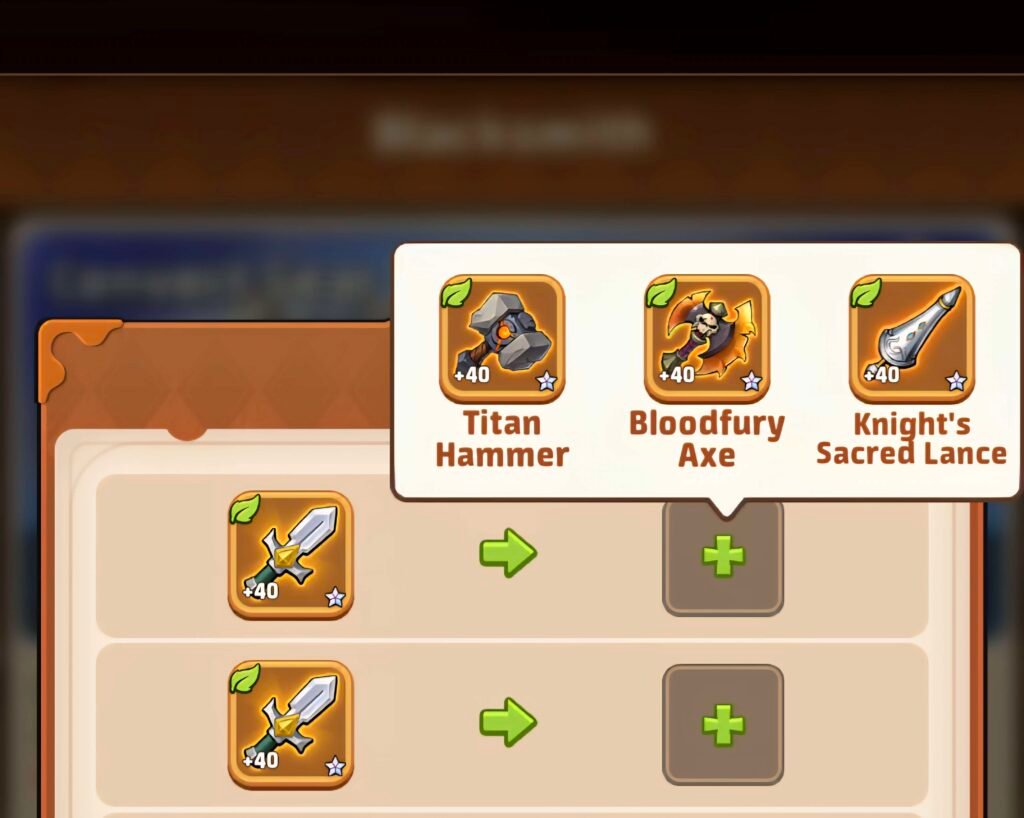Choose the Bloodfury Axe option
The image size is (1024, 818).
[x=707, y=339]
